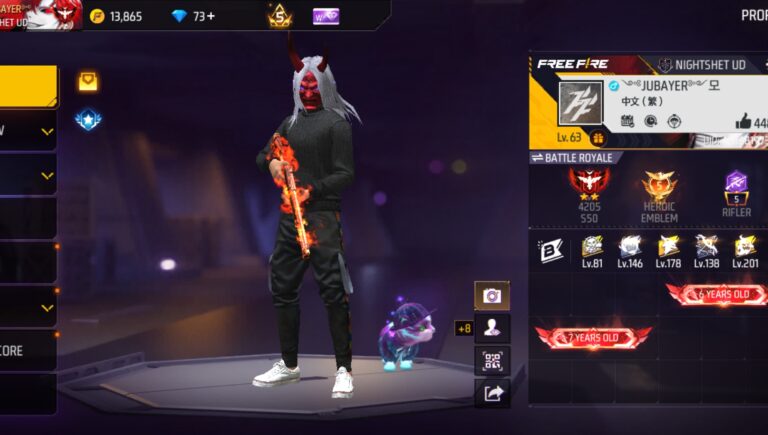768x435 pixels.
Task: Select the highlighted yellow side tab
Action: pyautogui.click(x=28, y=86)
